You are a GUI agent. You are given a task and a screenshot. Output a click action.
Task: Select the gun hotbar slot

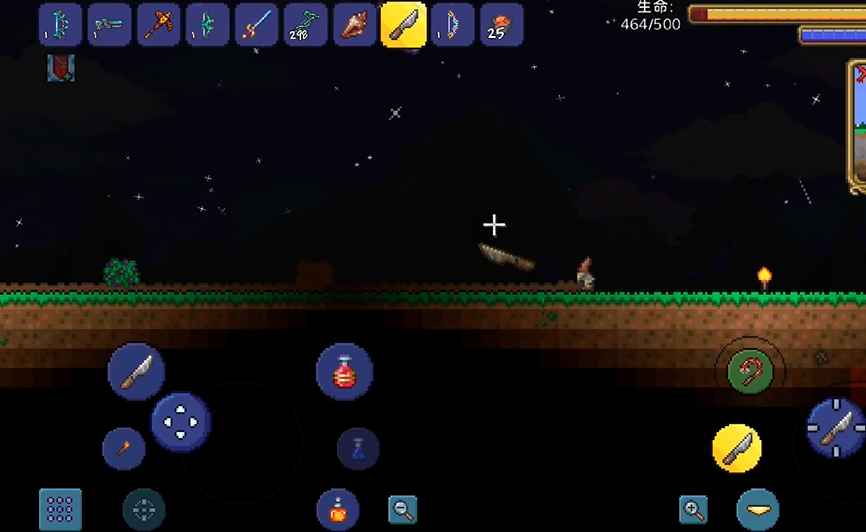pyautogui.click(x=109, y=25)
